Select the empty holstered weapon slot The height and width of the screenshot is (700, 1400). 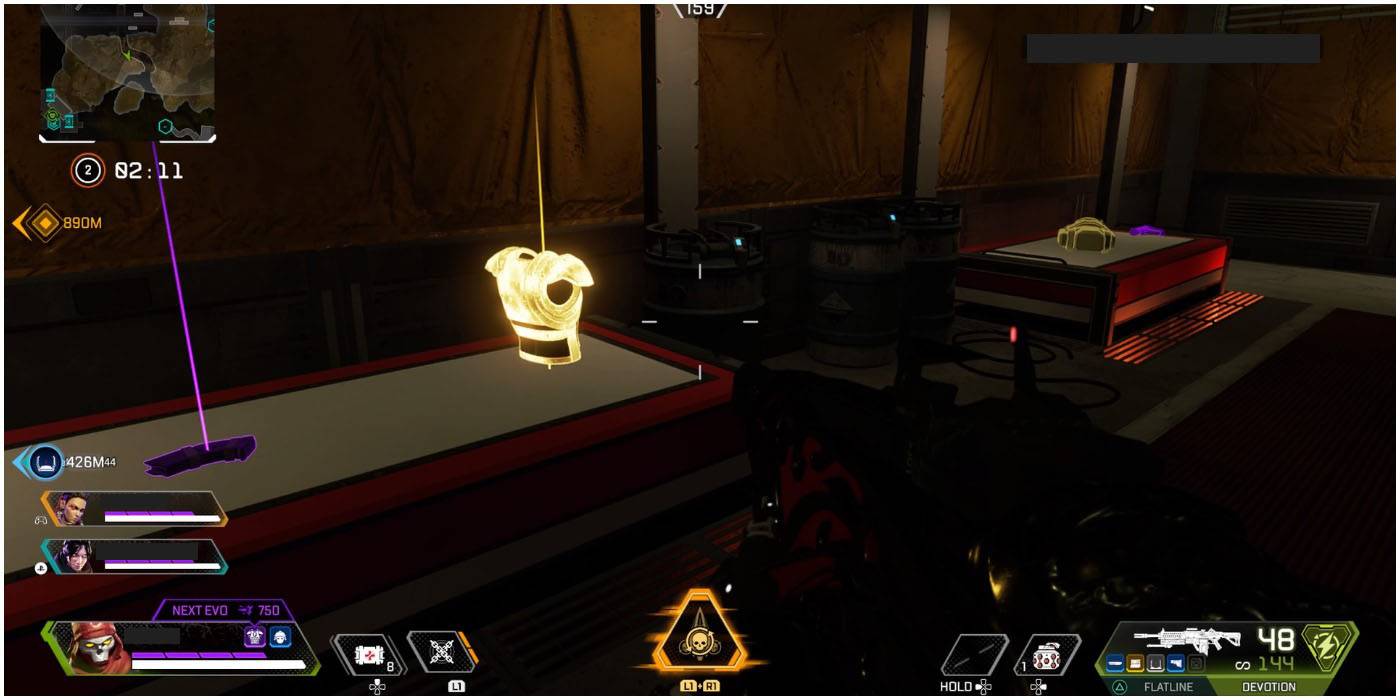coord(974,655)
